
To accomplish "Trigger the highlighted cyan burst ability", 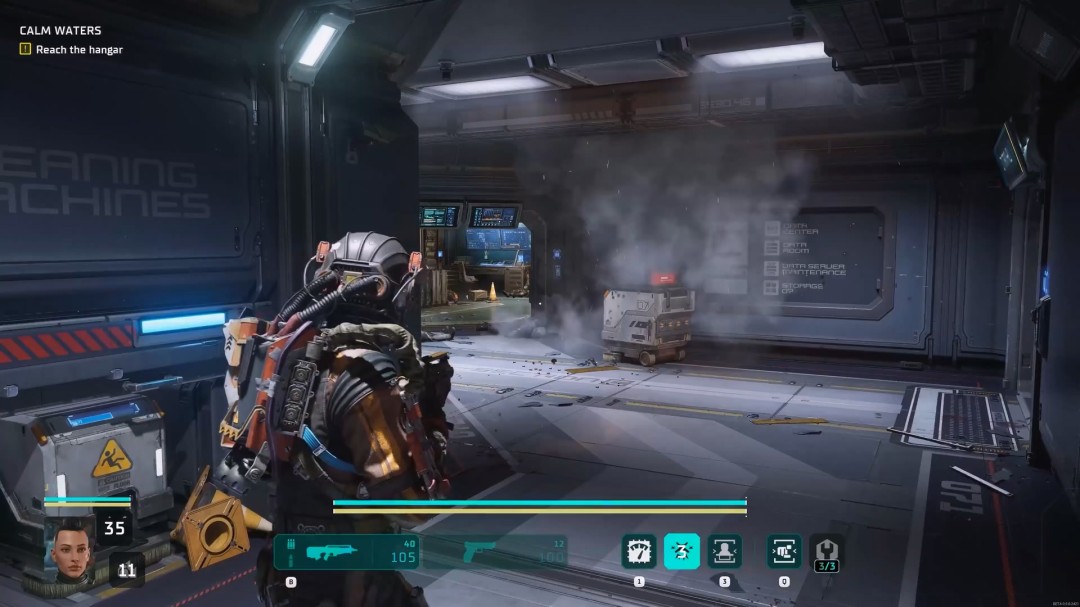I will tap(682, 551).
